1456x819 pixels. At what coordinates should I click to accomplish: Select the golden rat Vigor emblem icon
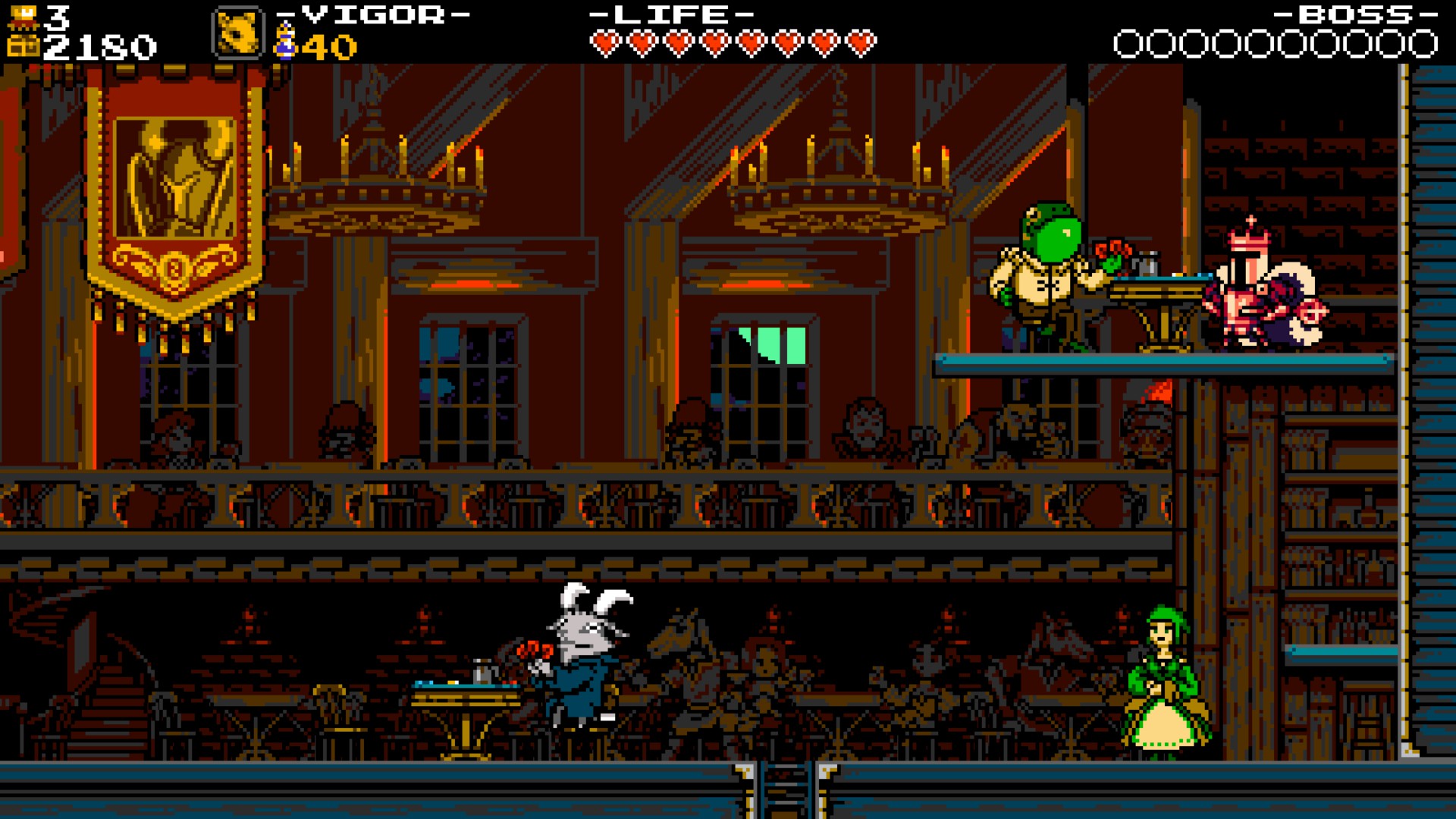pos(238,33)
